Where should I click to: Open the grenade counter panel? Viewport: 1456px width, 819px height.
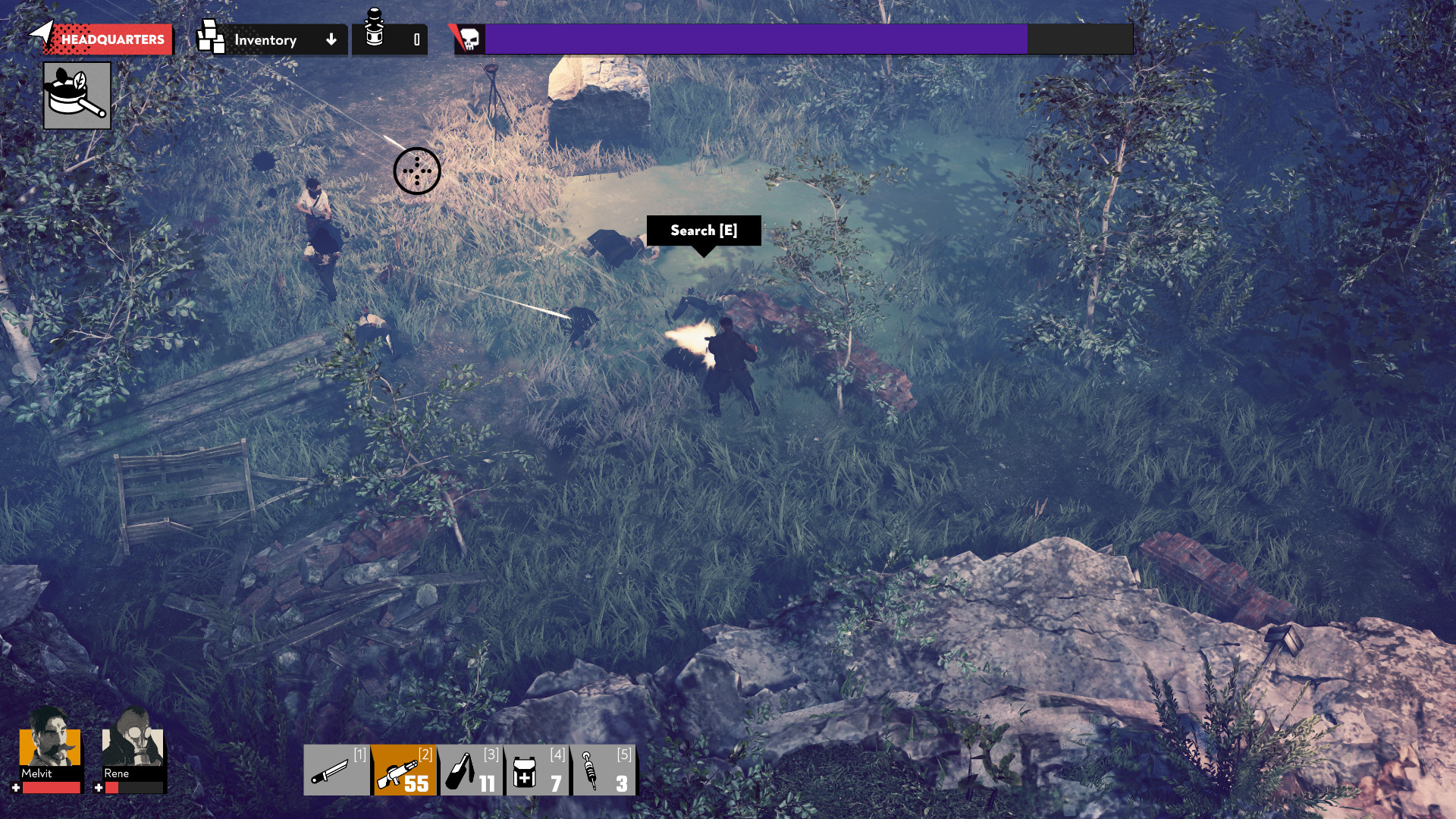389,39
